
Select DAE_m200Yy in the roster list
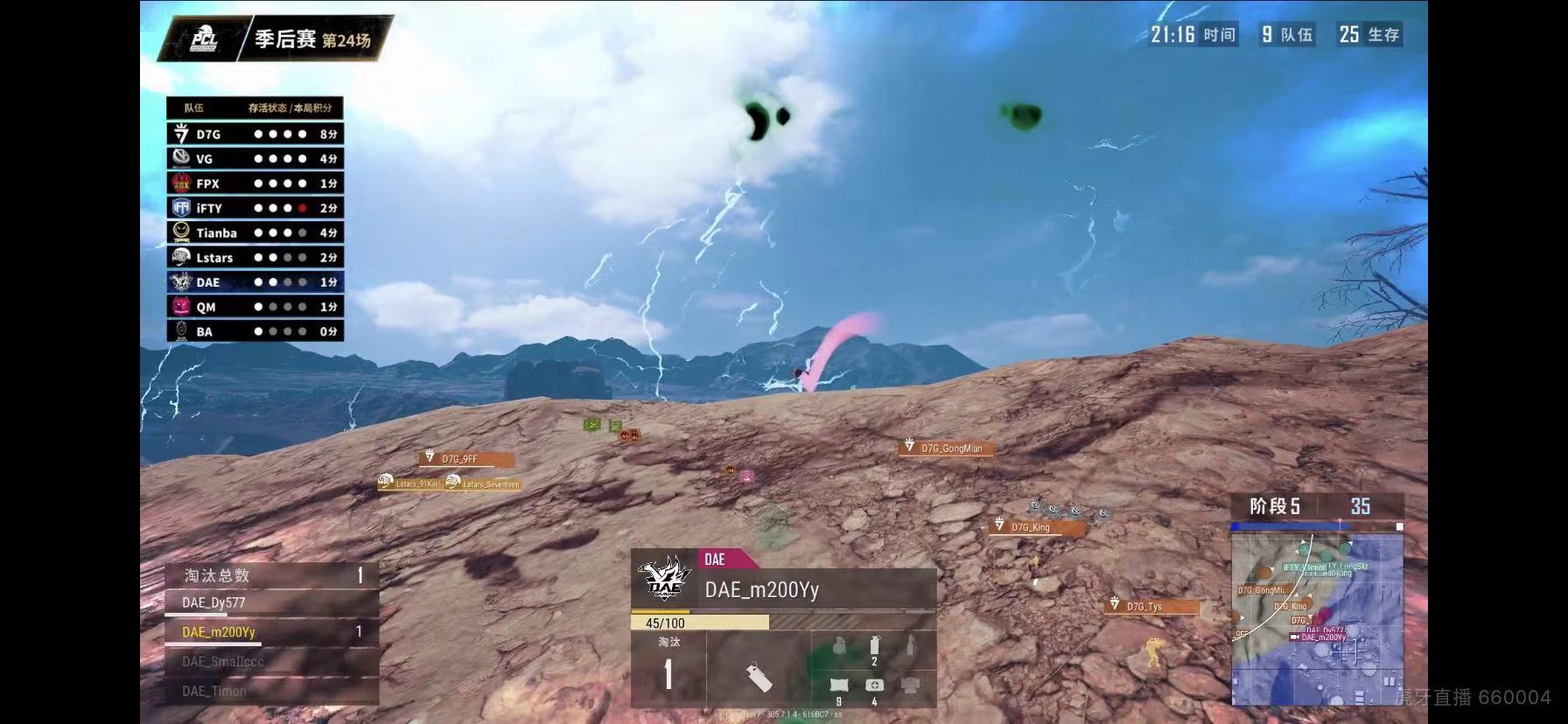[x=271, y=631]
